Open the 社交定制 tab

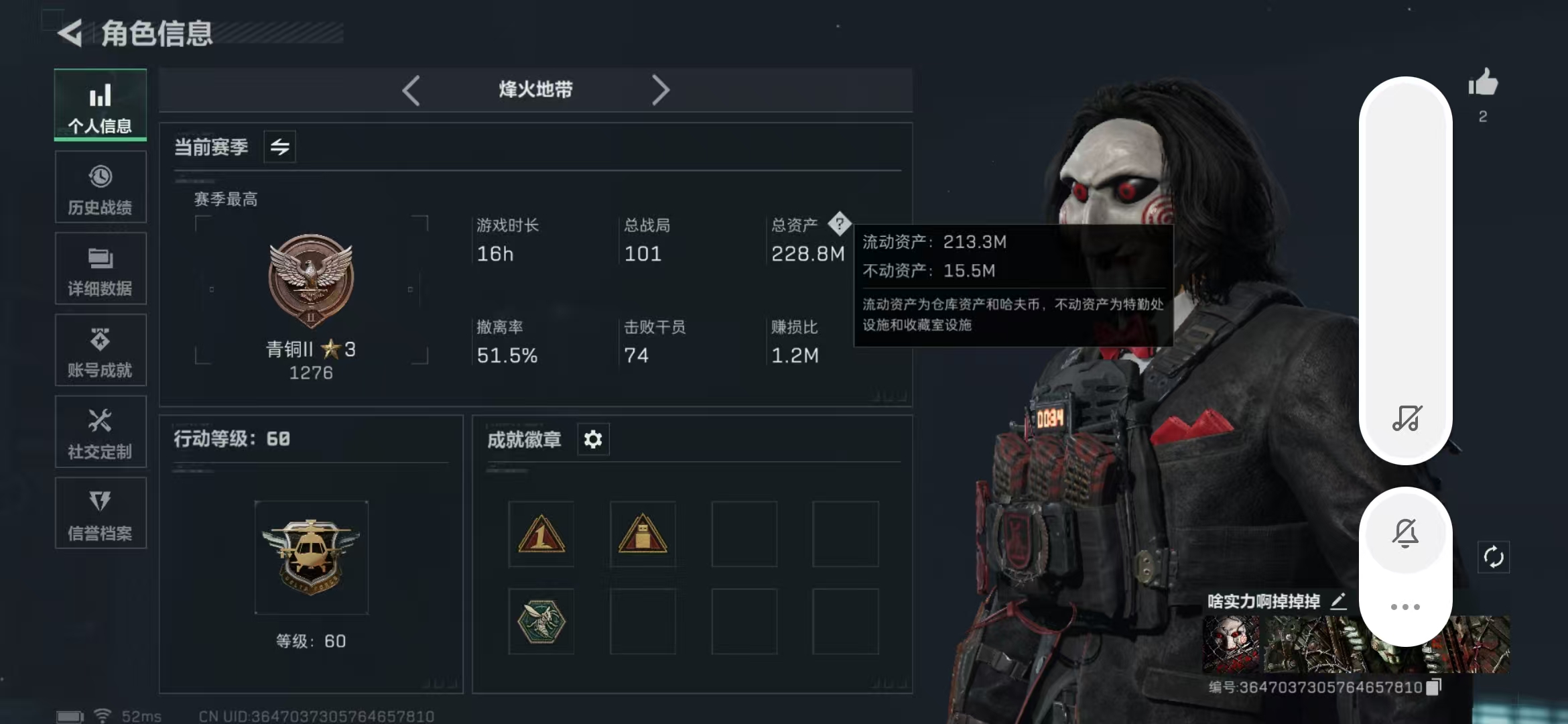pos(101,432)
